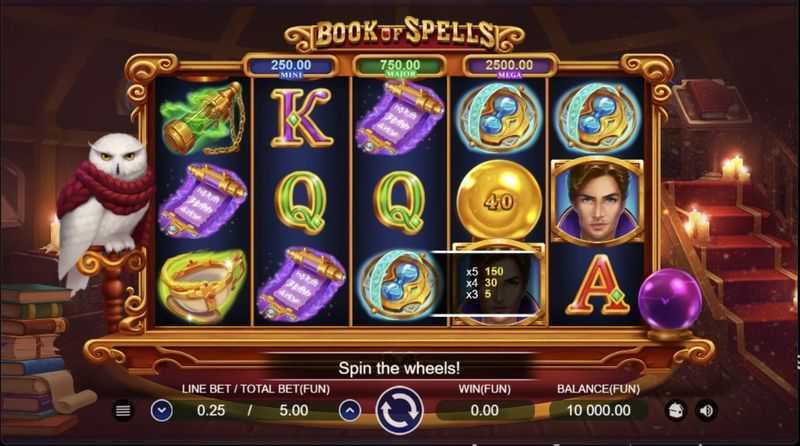Screen dimensions: 800x446
Task: Decrease the line bet with the down arrow
Action: click(x=162, y=410)
